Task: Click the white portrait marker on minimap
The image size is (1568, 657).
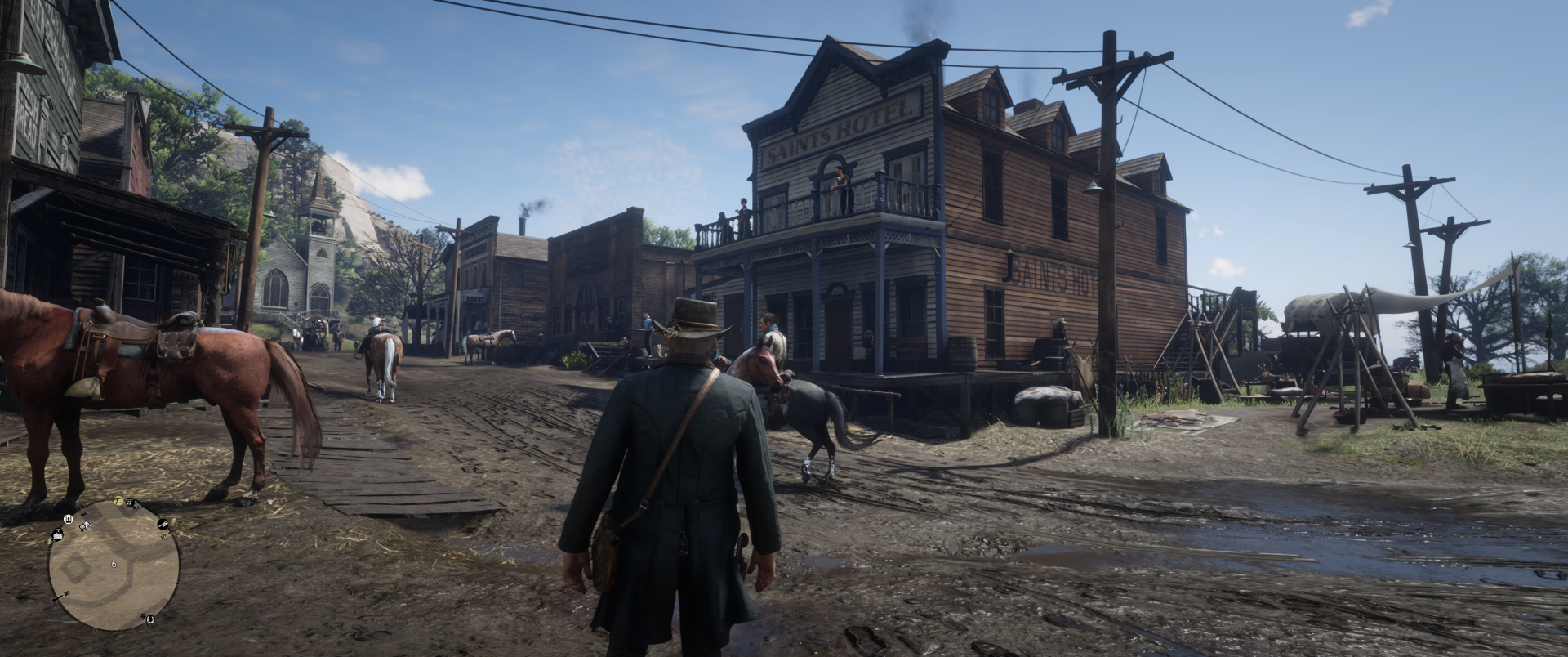Action: tap(68, 519)
